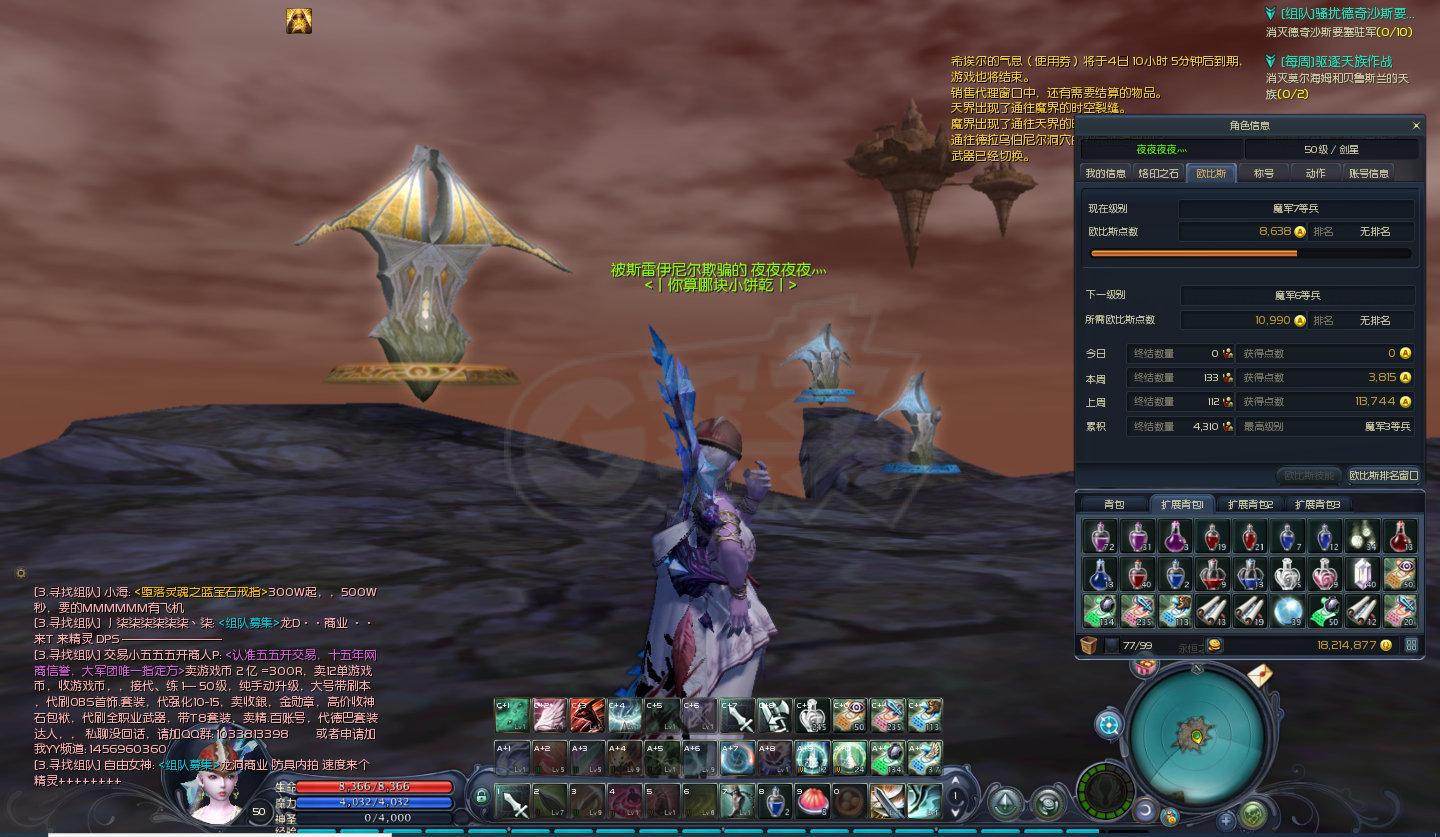Image resolution: width=1440 pixels, height=837 pixels.
Task: Select the 称号 title tab
Action: coord(1264,173)
